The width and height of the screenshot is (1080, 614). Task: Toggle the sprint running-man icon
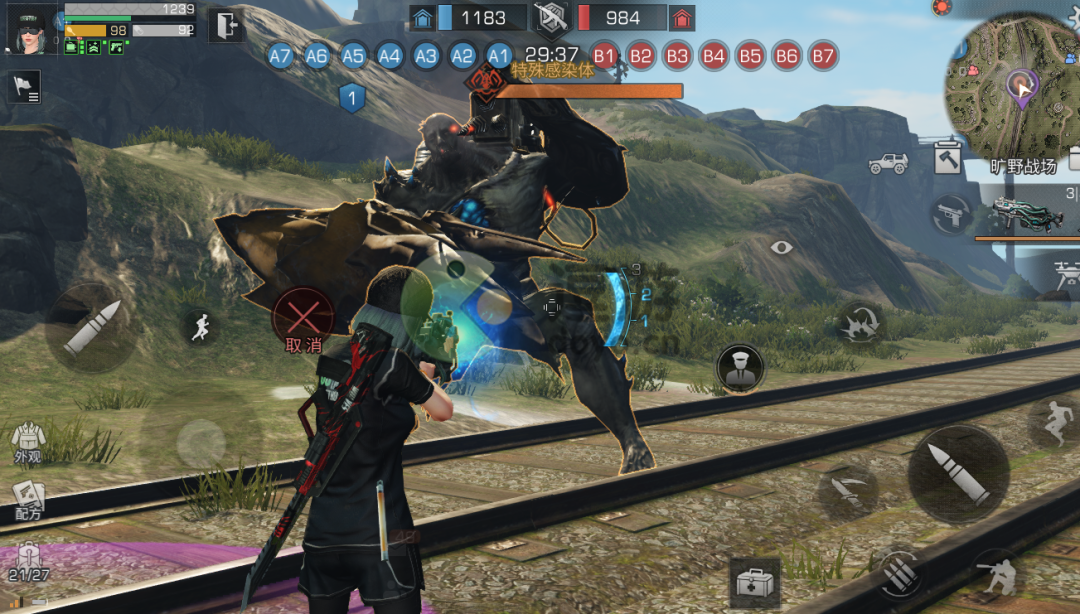tap(201, 327)
